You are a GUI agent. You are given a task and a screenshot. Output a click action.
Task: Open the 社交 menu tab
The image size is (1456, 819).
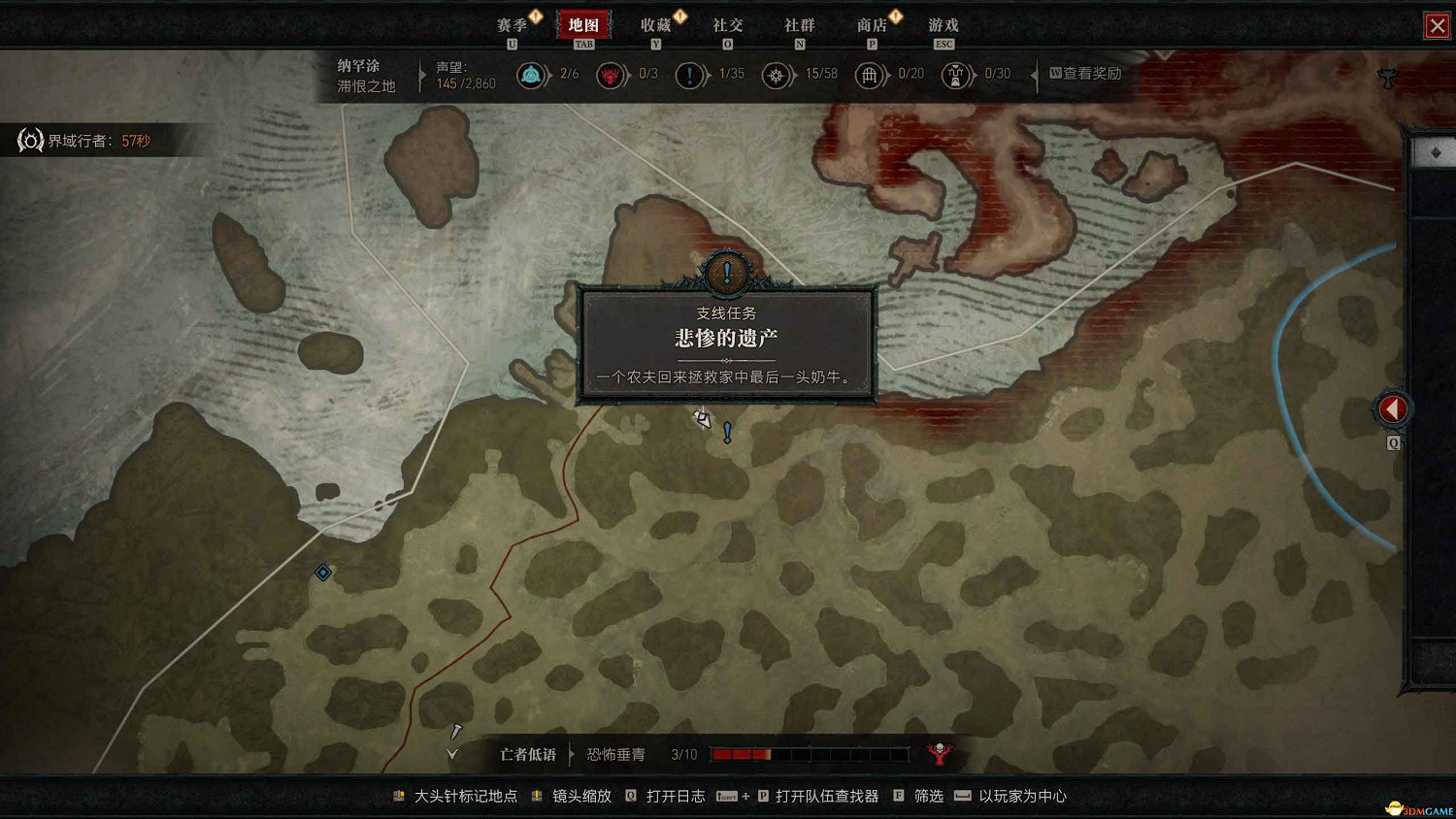click(x=727, y=25)
